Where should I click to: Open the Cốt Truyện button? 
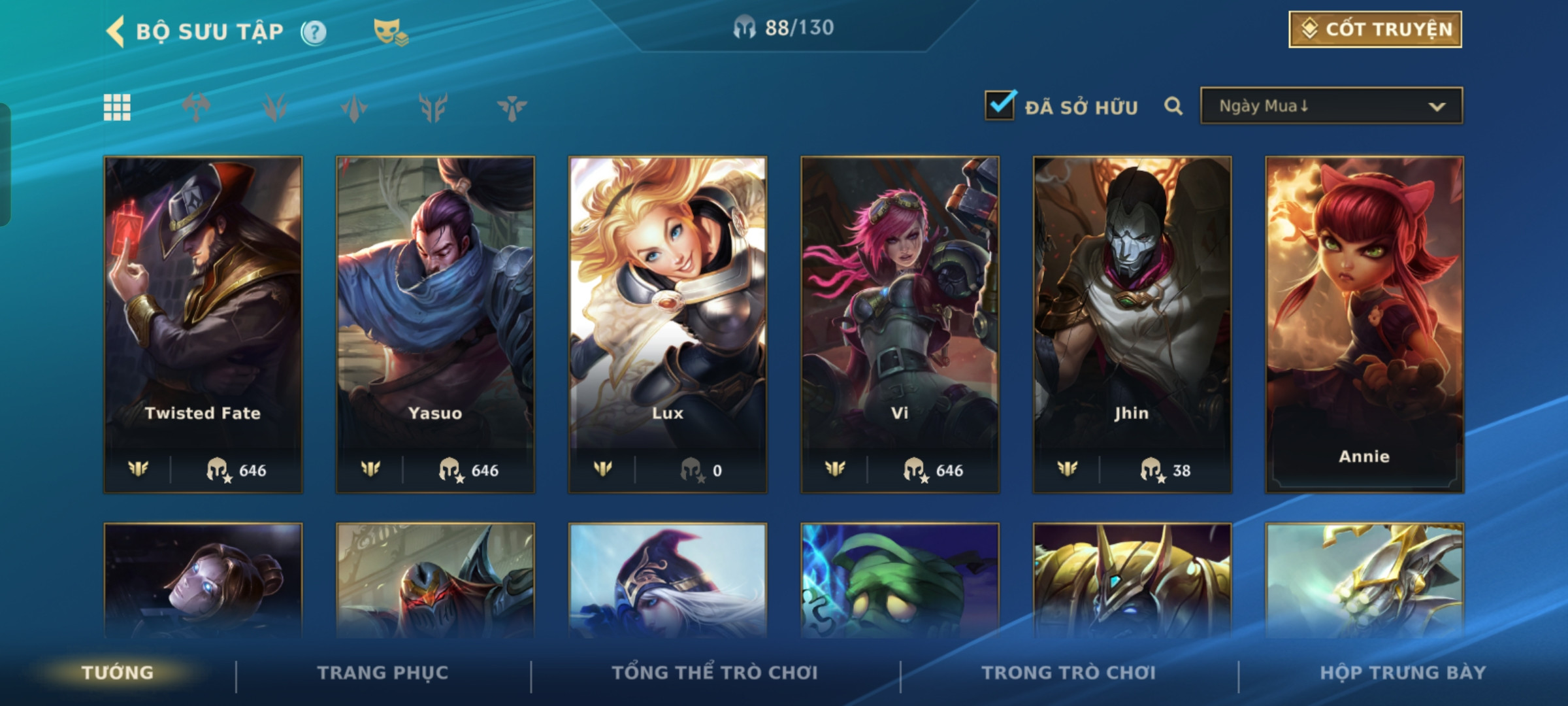coord(1375,29)
